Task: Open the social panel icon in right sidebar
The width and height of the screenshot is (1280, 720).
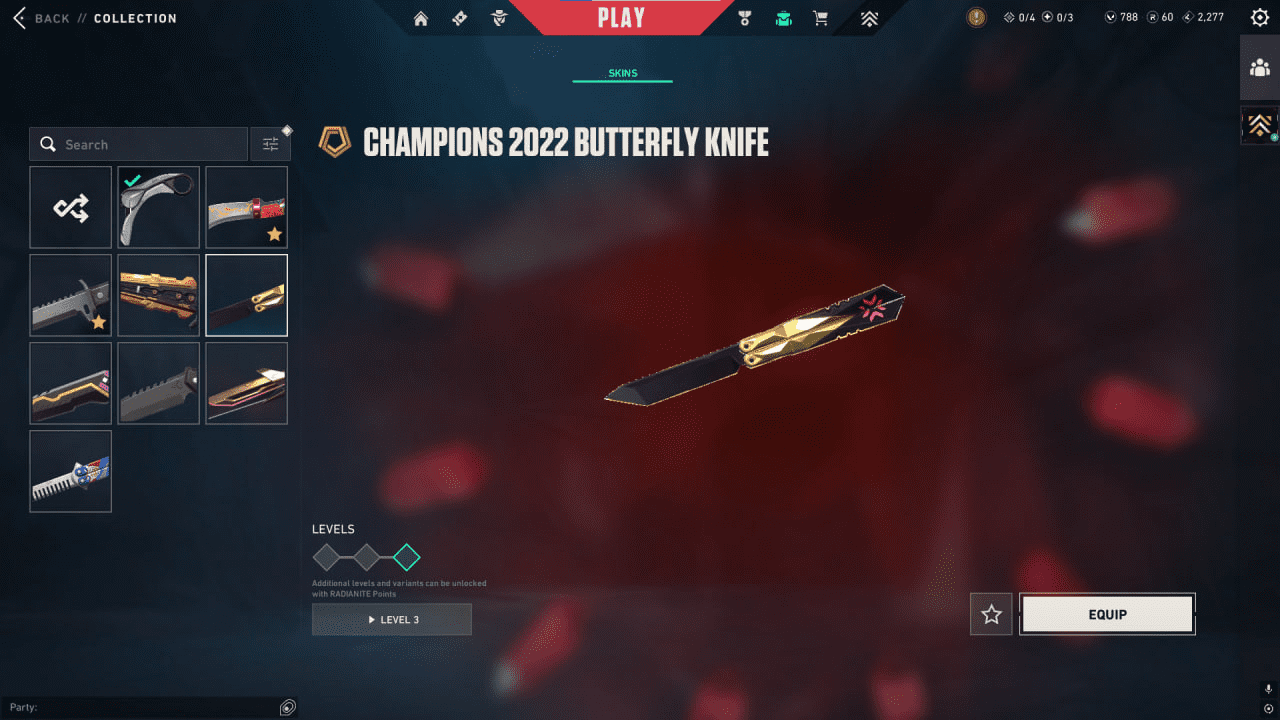Action: [1260, 68]
